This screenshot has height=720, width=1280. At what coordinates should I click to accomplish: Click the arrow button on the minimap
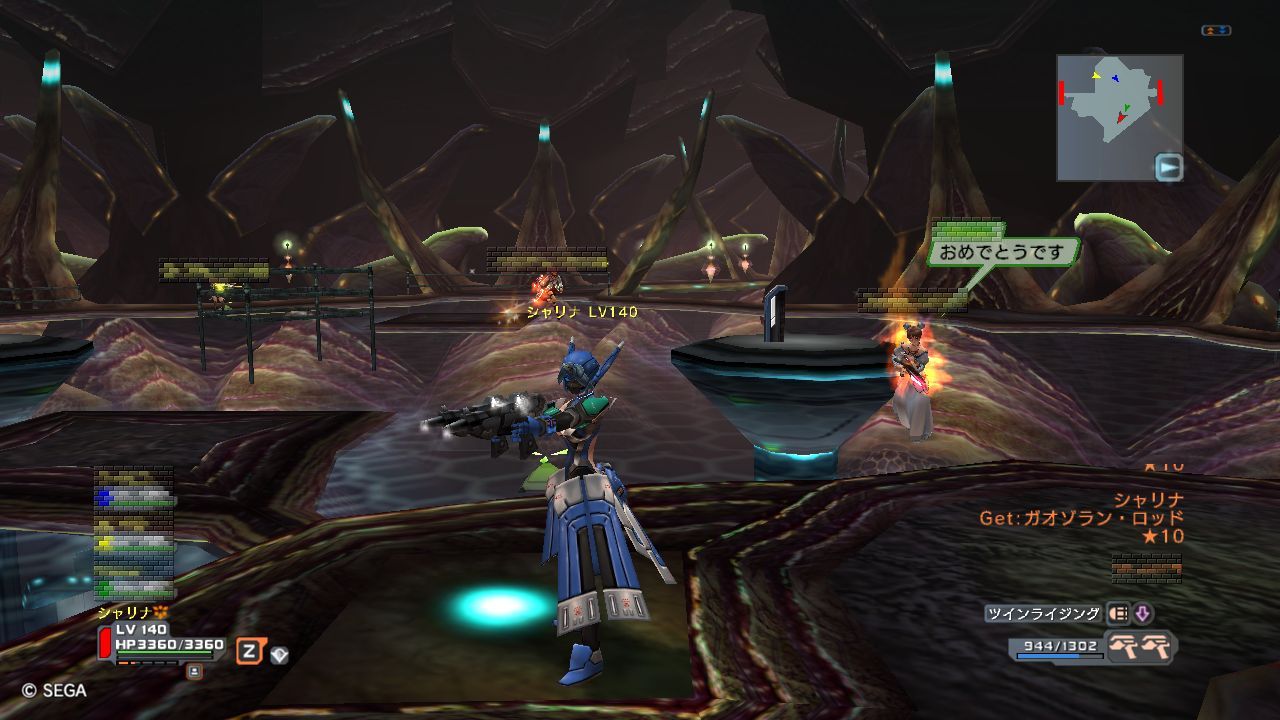tap(1168, 167)
